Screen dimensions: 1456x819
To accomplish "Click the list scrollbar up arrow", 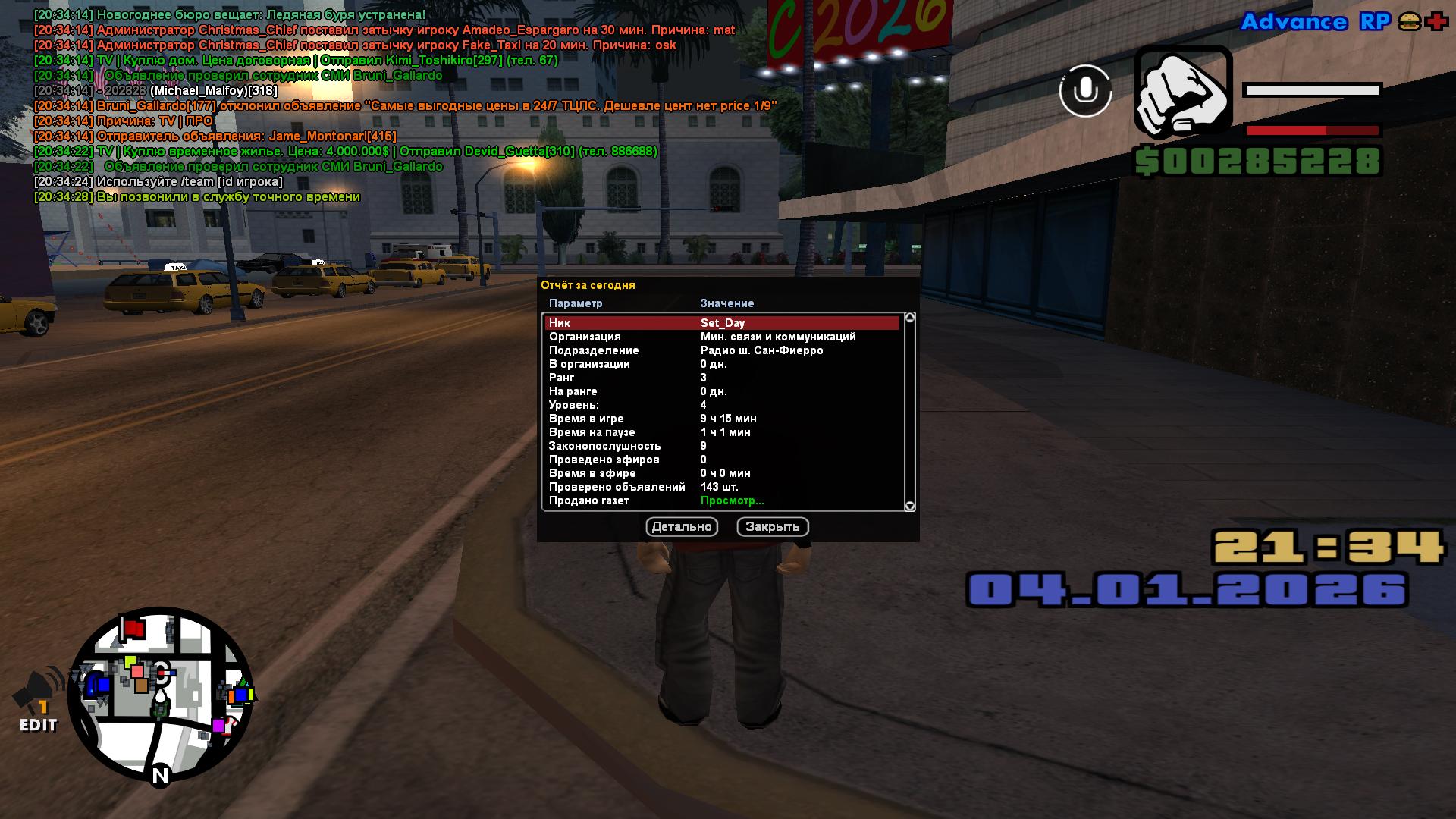I will tap(910, 318).
